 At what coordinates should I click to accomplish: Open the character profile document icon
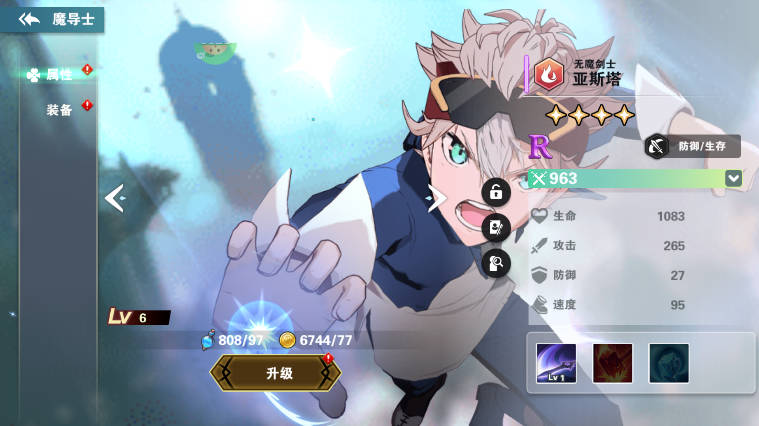point(496,228)
